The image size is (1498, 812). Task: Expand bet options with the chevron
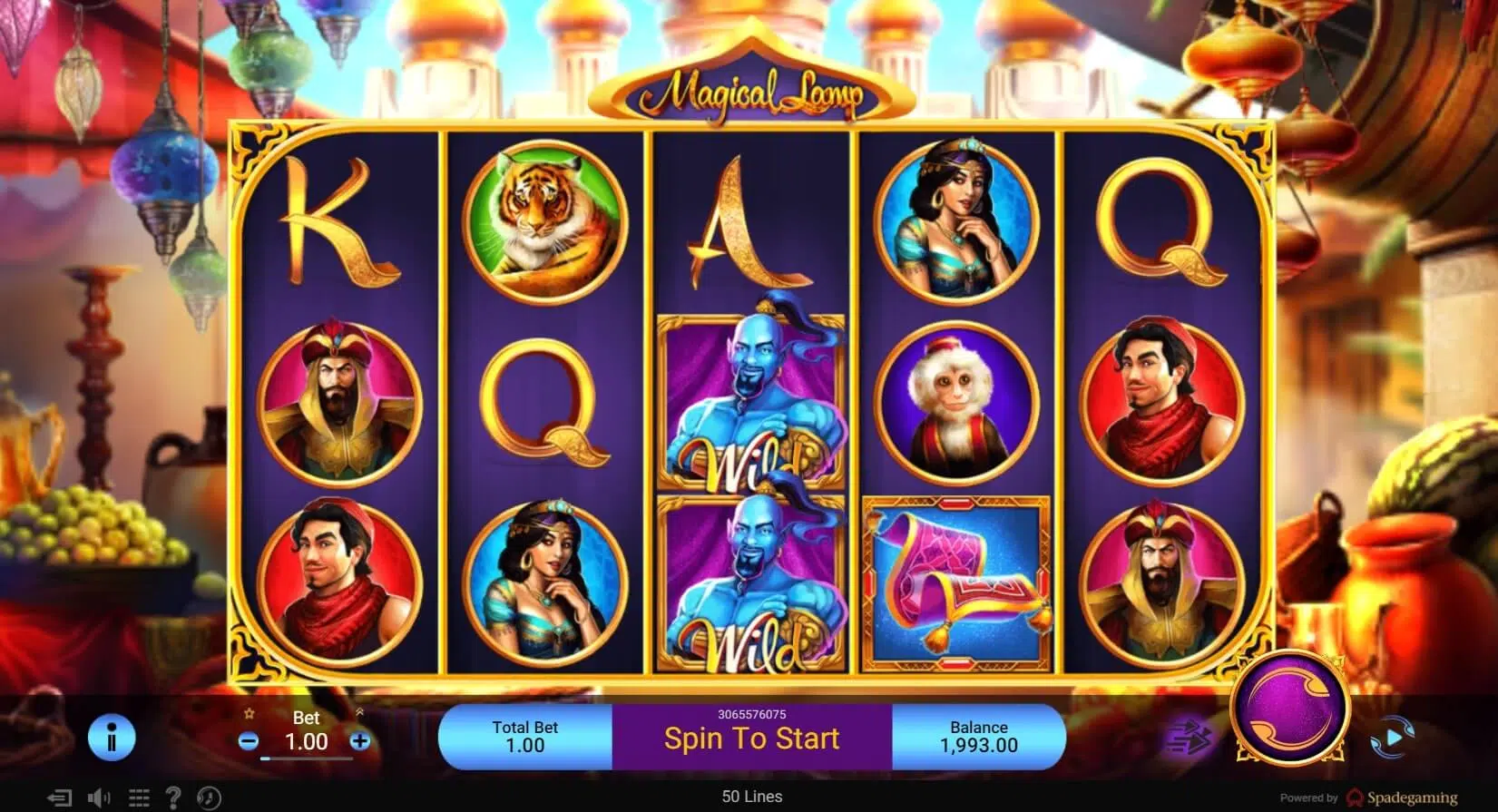pos(359,712)
